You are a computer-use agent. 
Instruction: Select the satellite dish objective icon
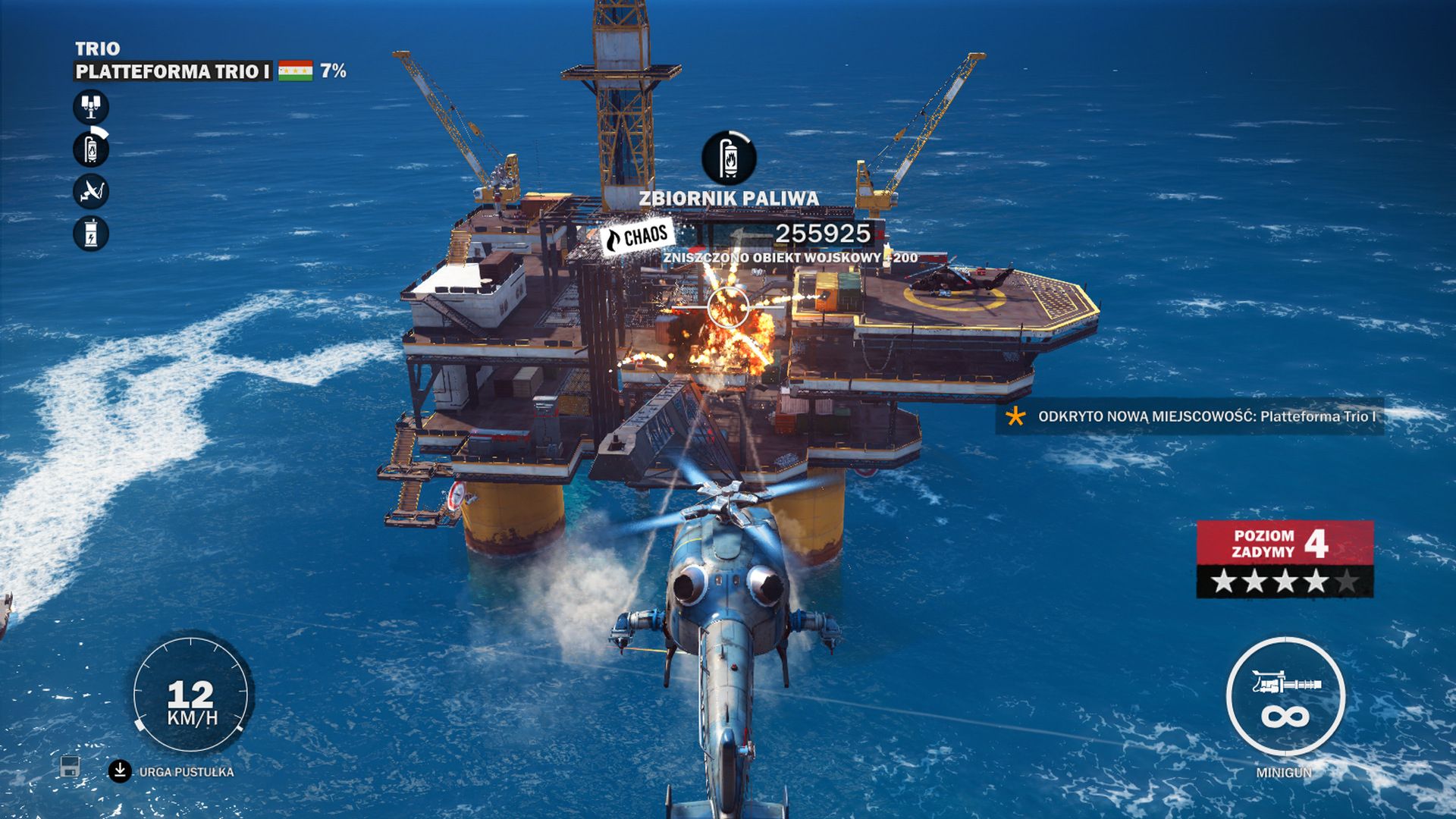pos(89,190)
